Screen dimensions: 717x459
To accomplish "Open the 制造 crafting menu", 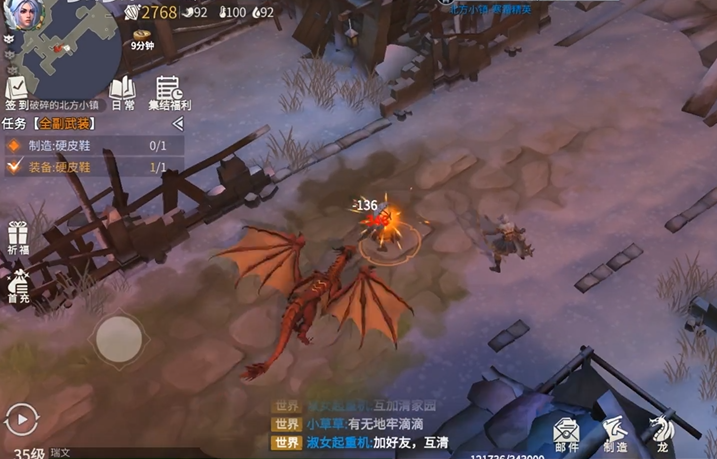I will 615,432.
